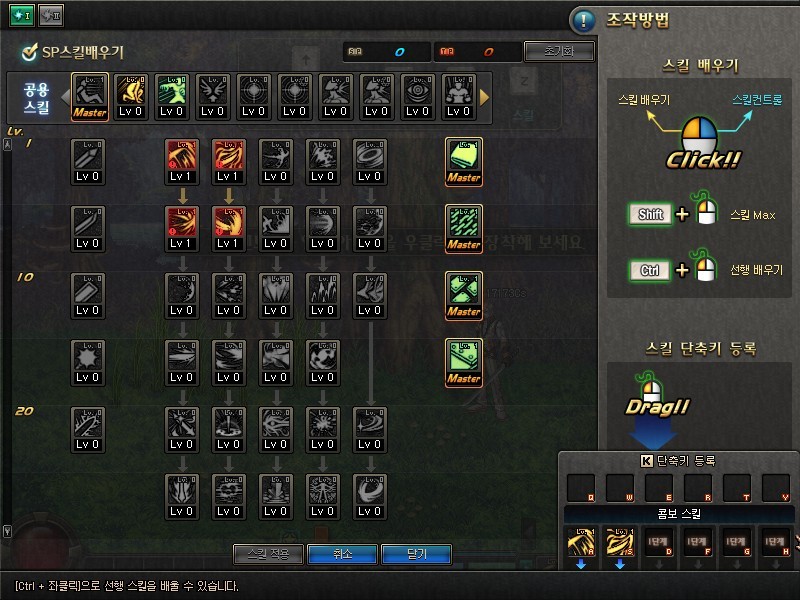Image resolution: width=800 pixels, height=600 pixels.
Task: Open the blue exclamation help icon
Action: pos(583,20)
